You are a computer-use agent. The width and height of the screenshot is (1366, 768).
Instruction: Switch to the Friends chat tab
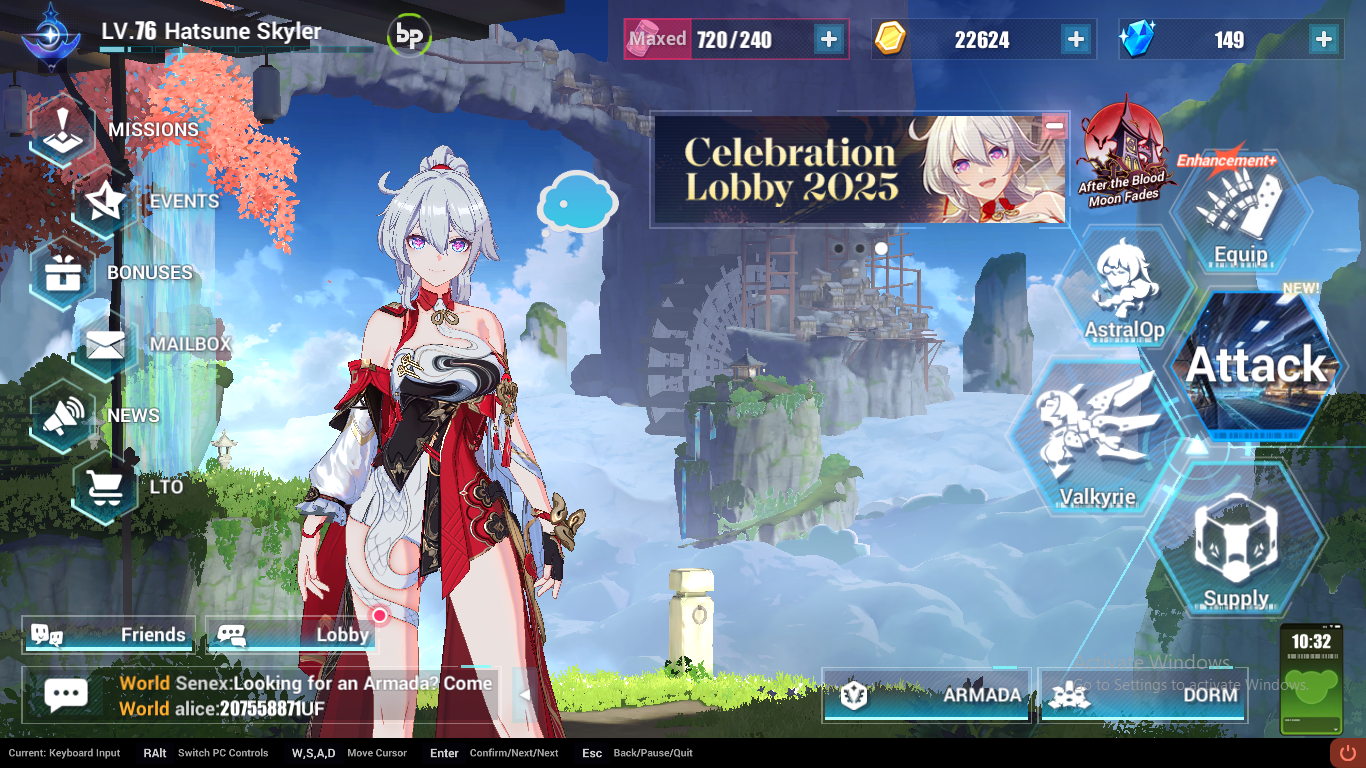click(107, 634)
